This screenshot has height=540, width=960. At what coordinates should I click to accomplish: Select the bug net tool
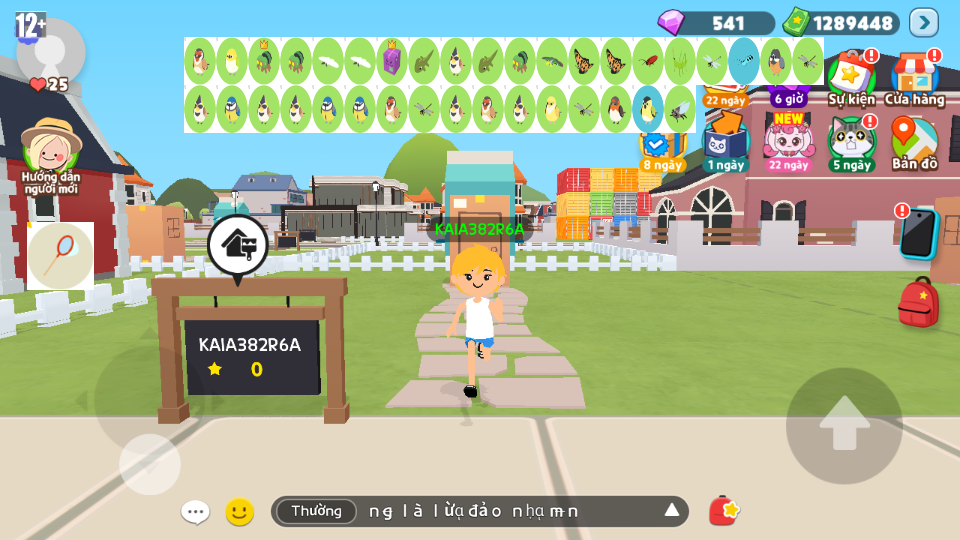tap(60, 256)
